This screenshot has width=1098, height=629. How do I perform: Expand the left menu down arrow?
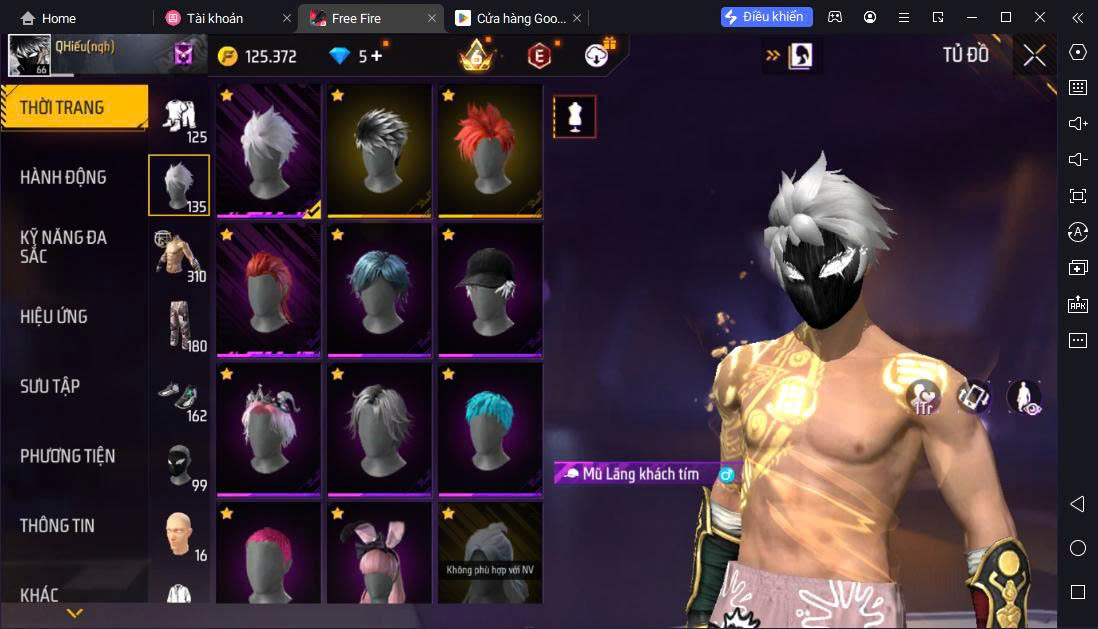click(x=74, y=613)
